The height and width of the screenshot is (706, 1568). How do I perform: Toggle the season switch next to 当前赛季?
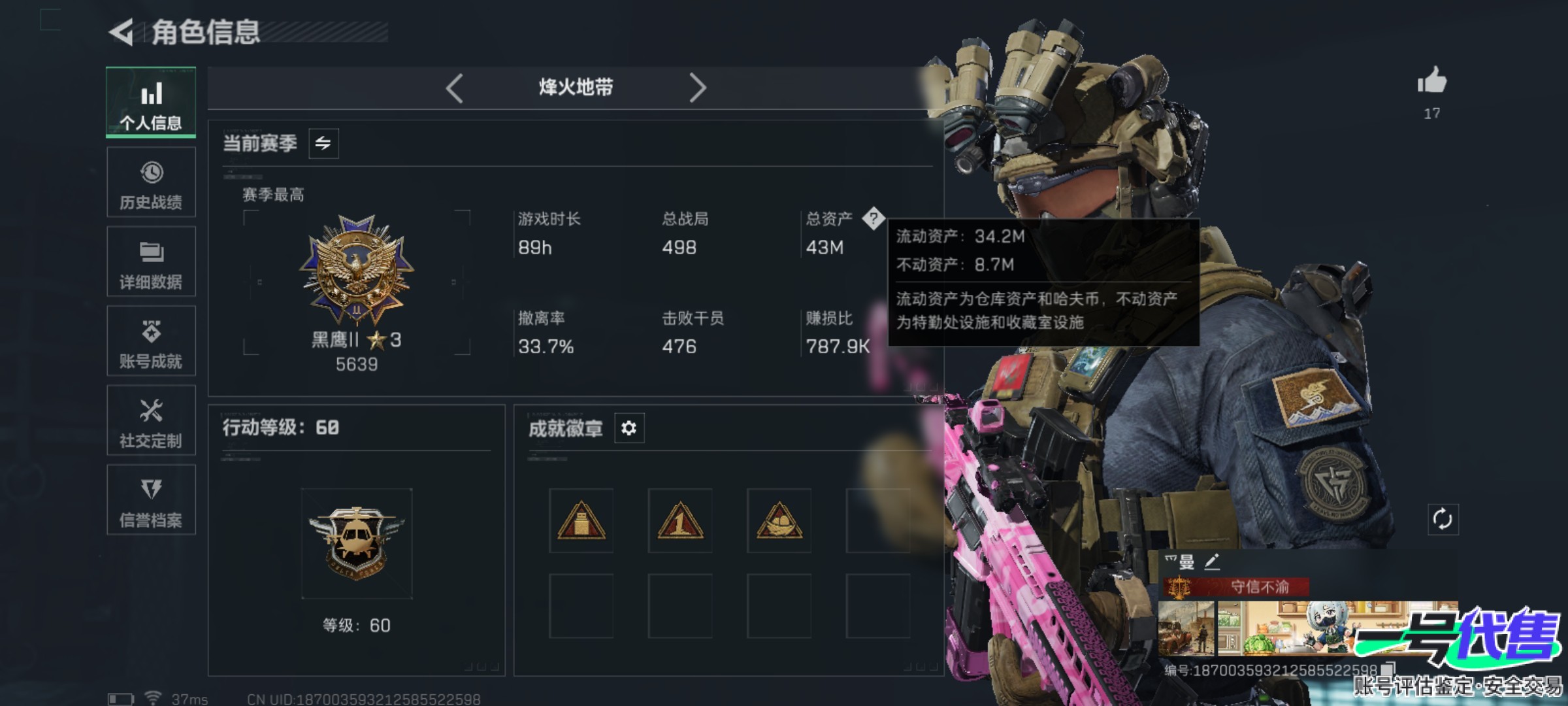point(323,143)
